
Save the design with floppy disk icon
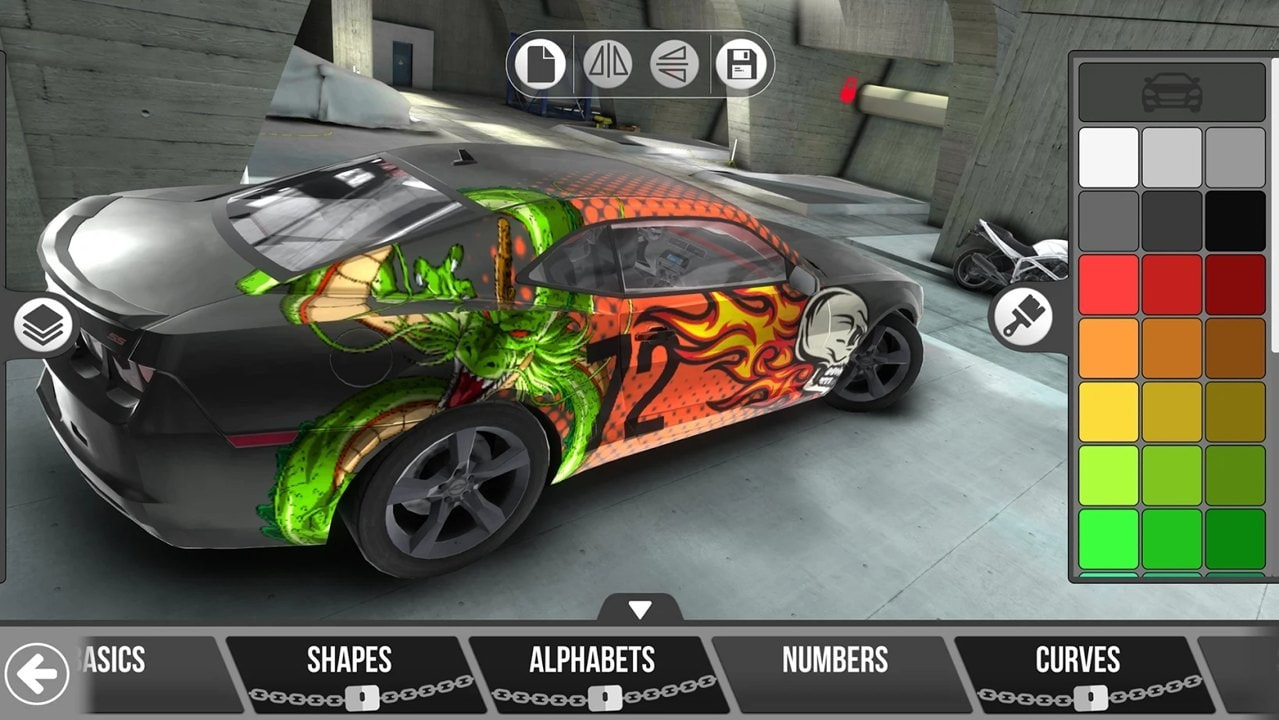click(741, 65)
